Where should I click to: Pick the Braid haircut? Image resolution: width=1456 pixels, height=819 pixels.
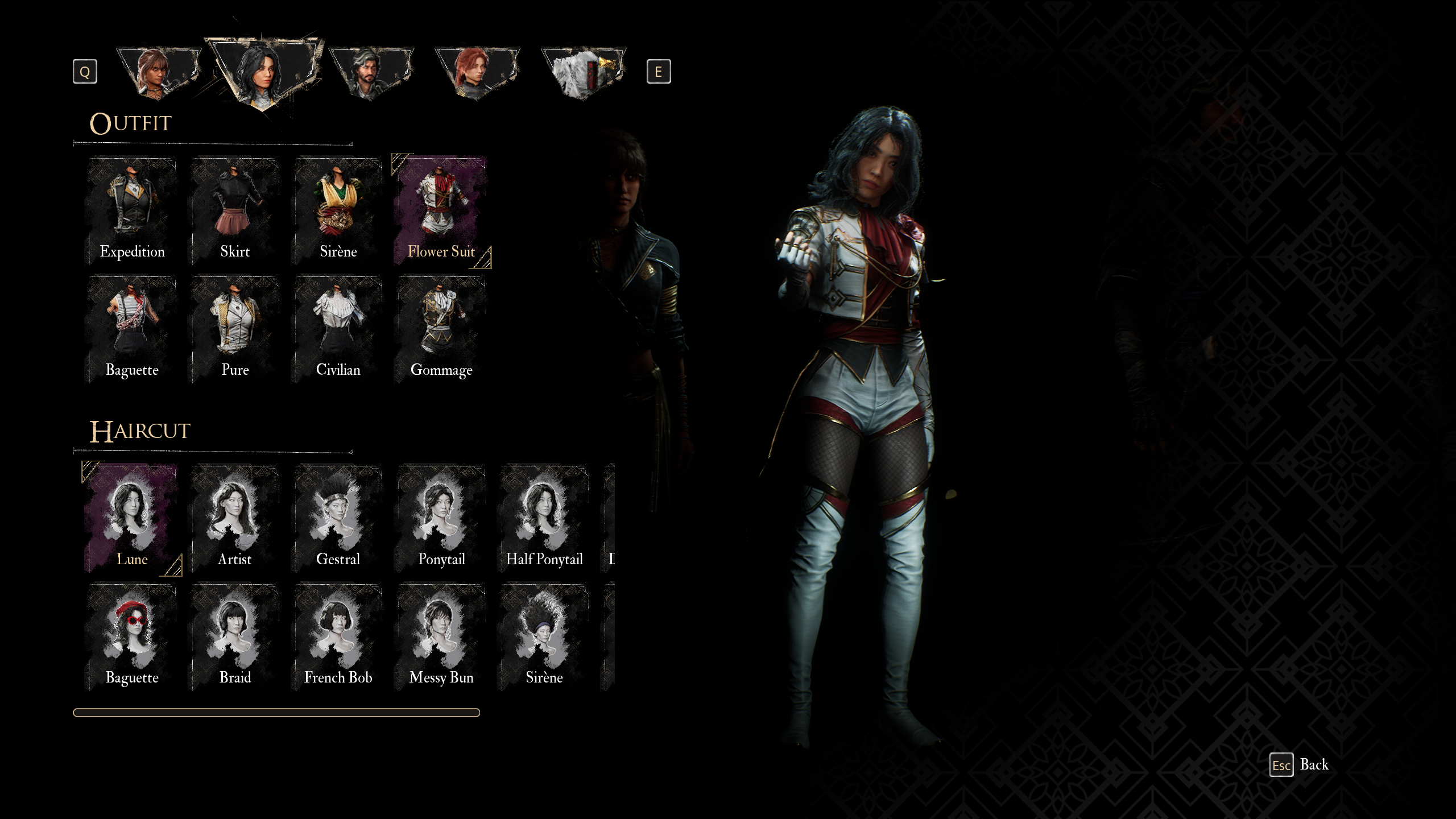[x=235, y=637]
